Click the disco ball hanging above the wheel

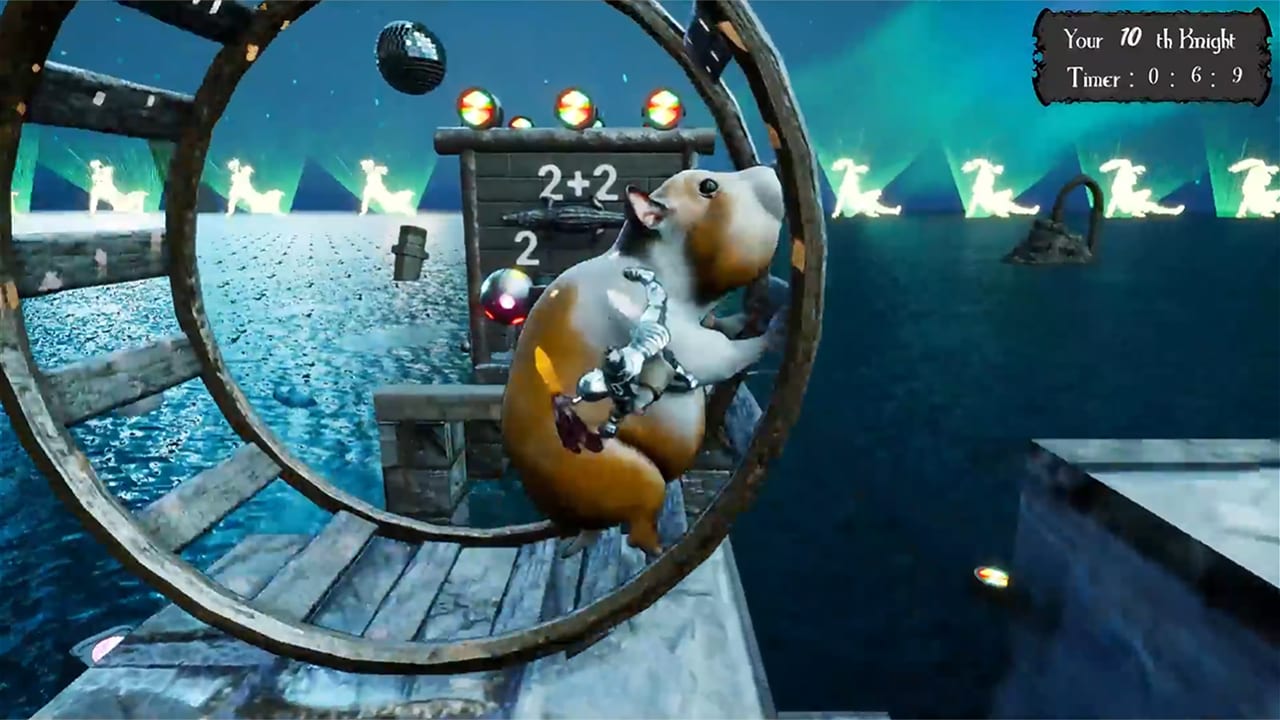(408, 55)
